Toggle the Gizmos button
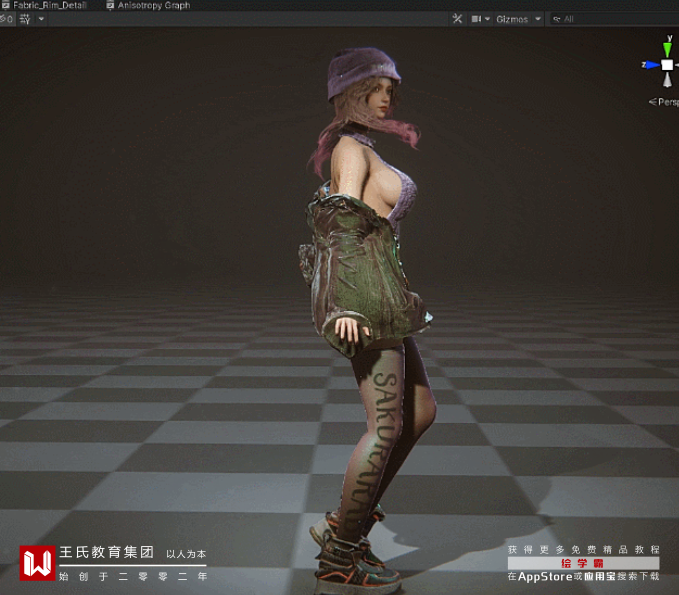Screen dimensions: 679x595 [x=512, y=19]
